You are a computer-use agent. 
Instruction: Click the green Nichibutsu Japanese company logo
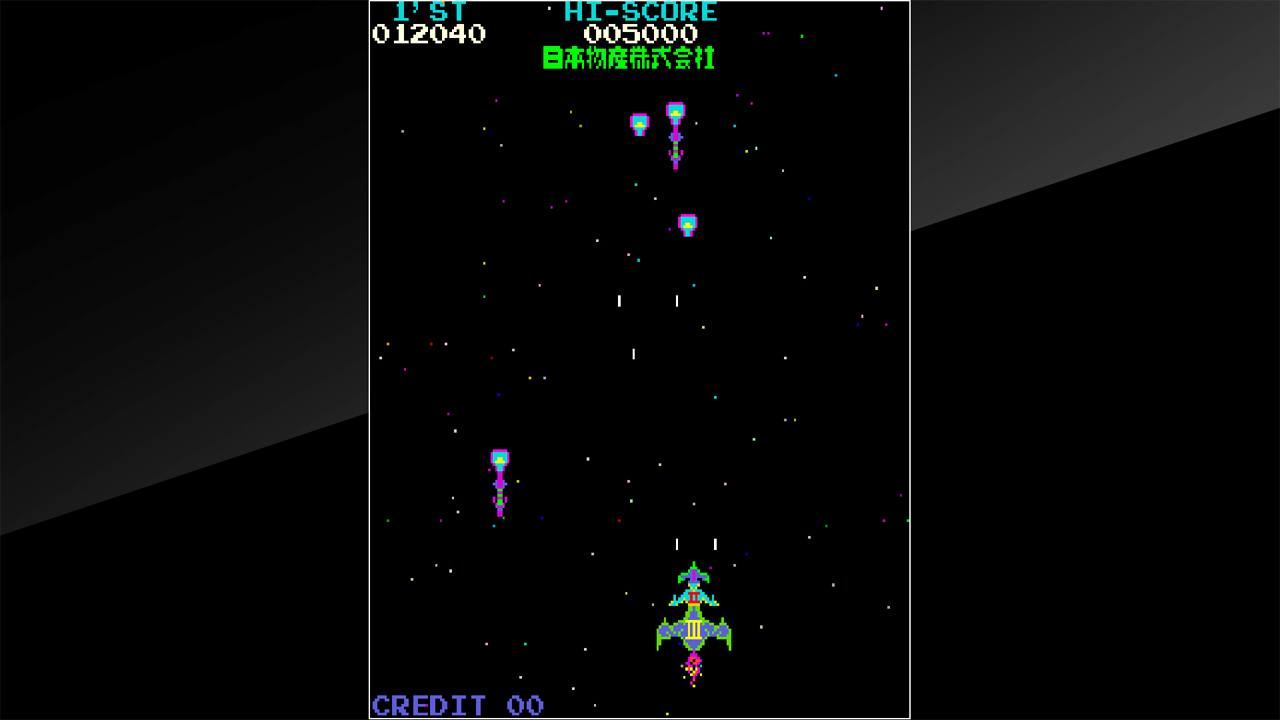click(x=628, y=59)
